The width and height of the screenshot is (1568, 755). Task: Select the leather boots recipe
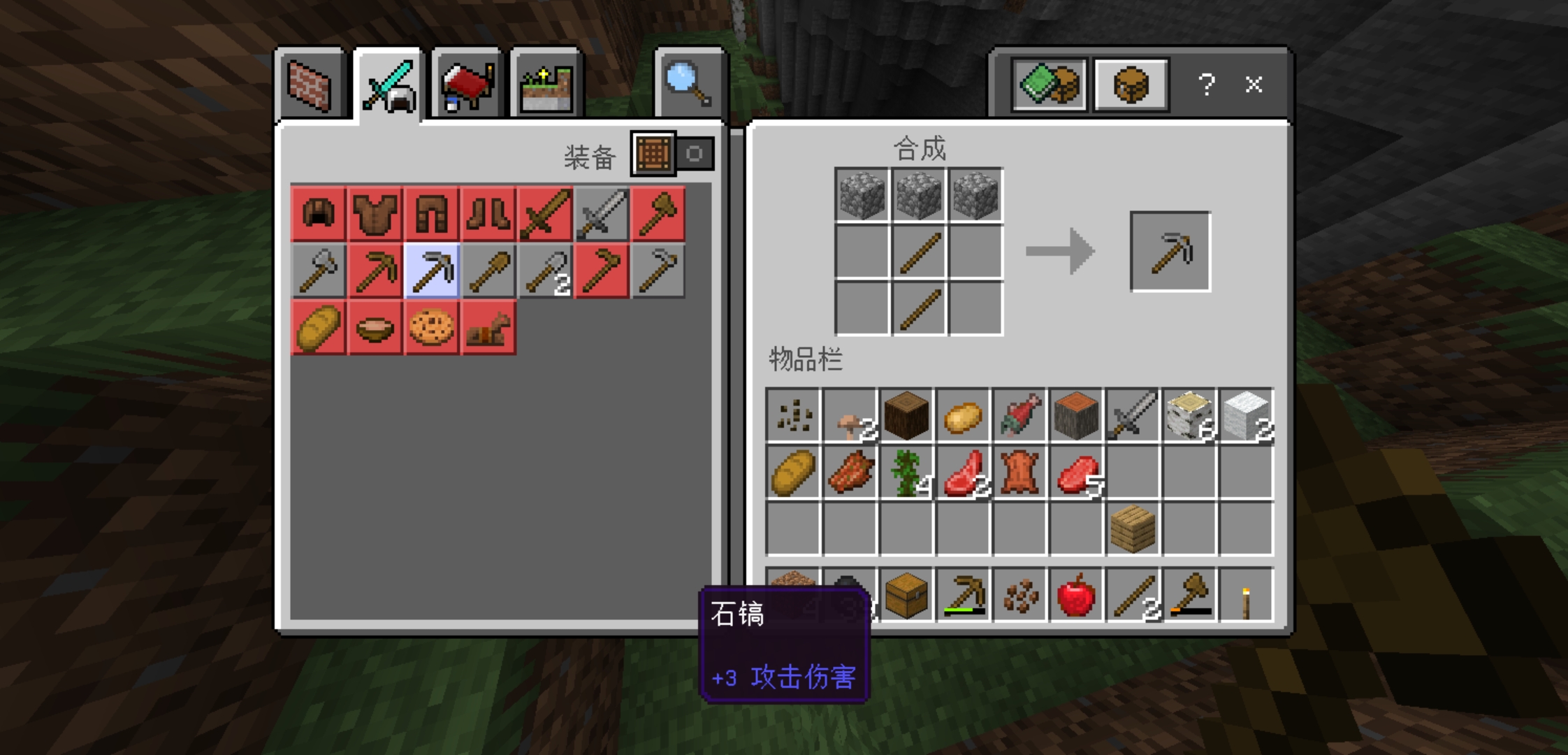(x=488, y=213)
